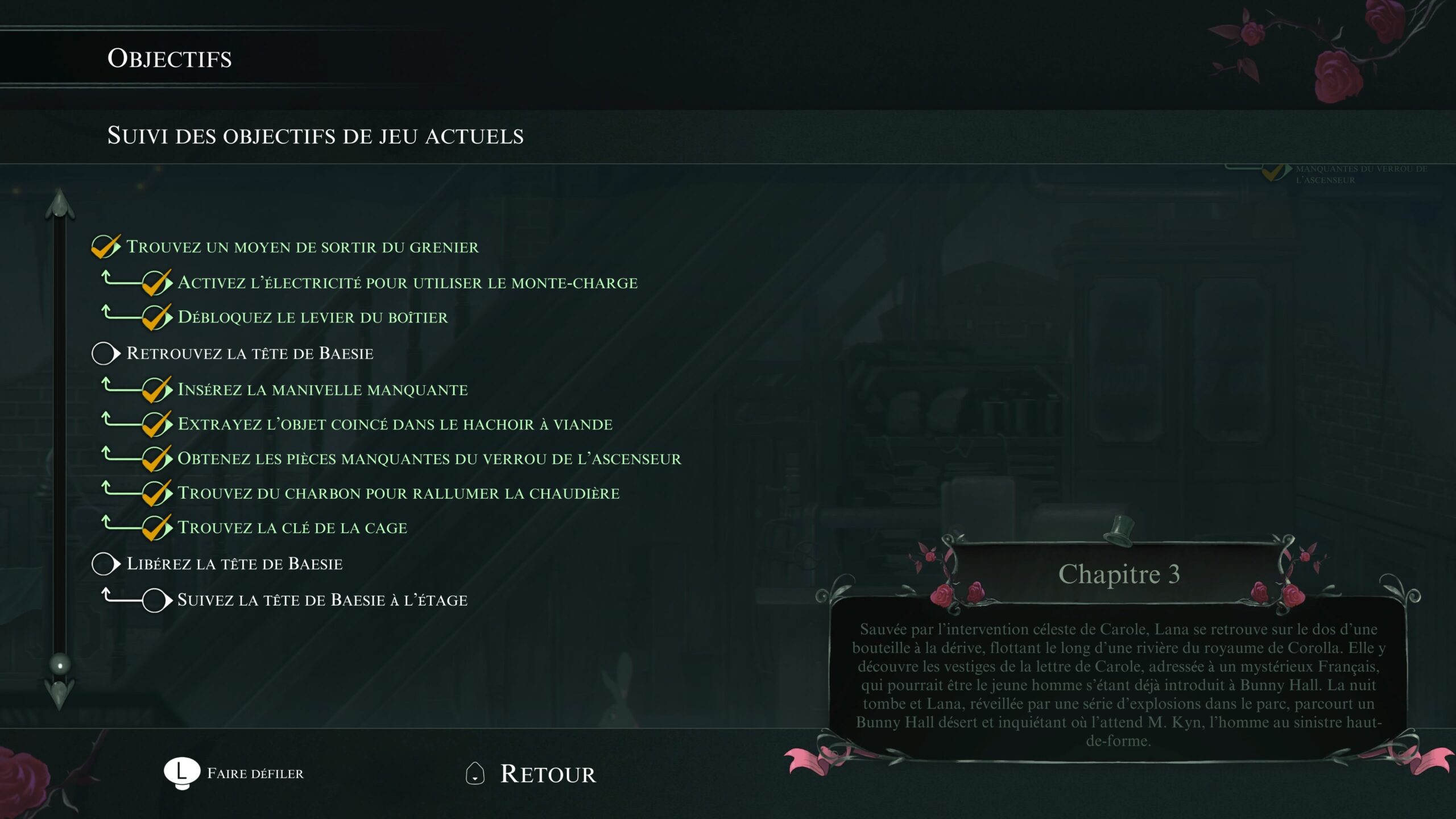
Task: Select 'Retrouvez la tête de Baesie' objective
Action: pos(250,353)
